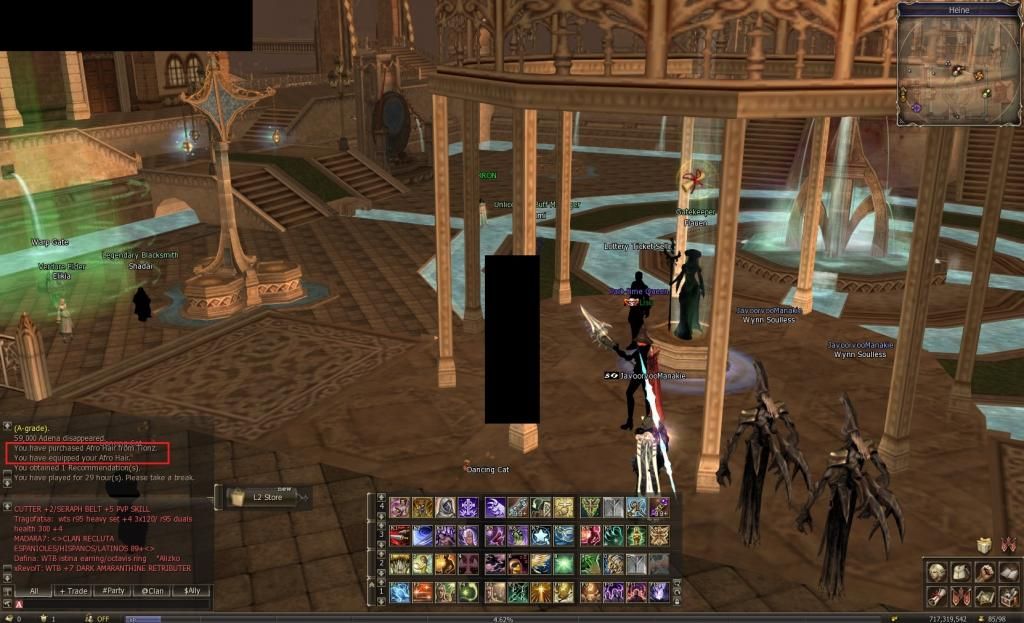Click the chat message input field
The width and height of the screenshot is (1024, 623).
tap(110, 605)
